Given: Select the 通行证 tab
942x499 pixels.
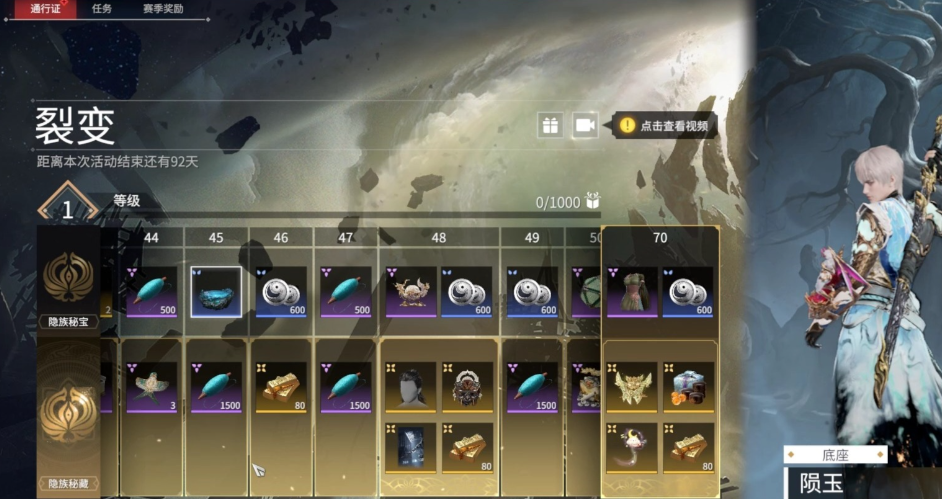Looking at the screenshot, I should point(47,9).
